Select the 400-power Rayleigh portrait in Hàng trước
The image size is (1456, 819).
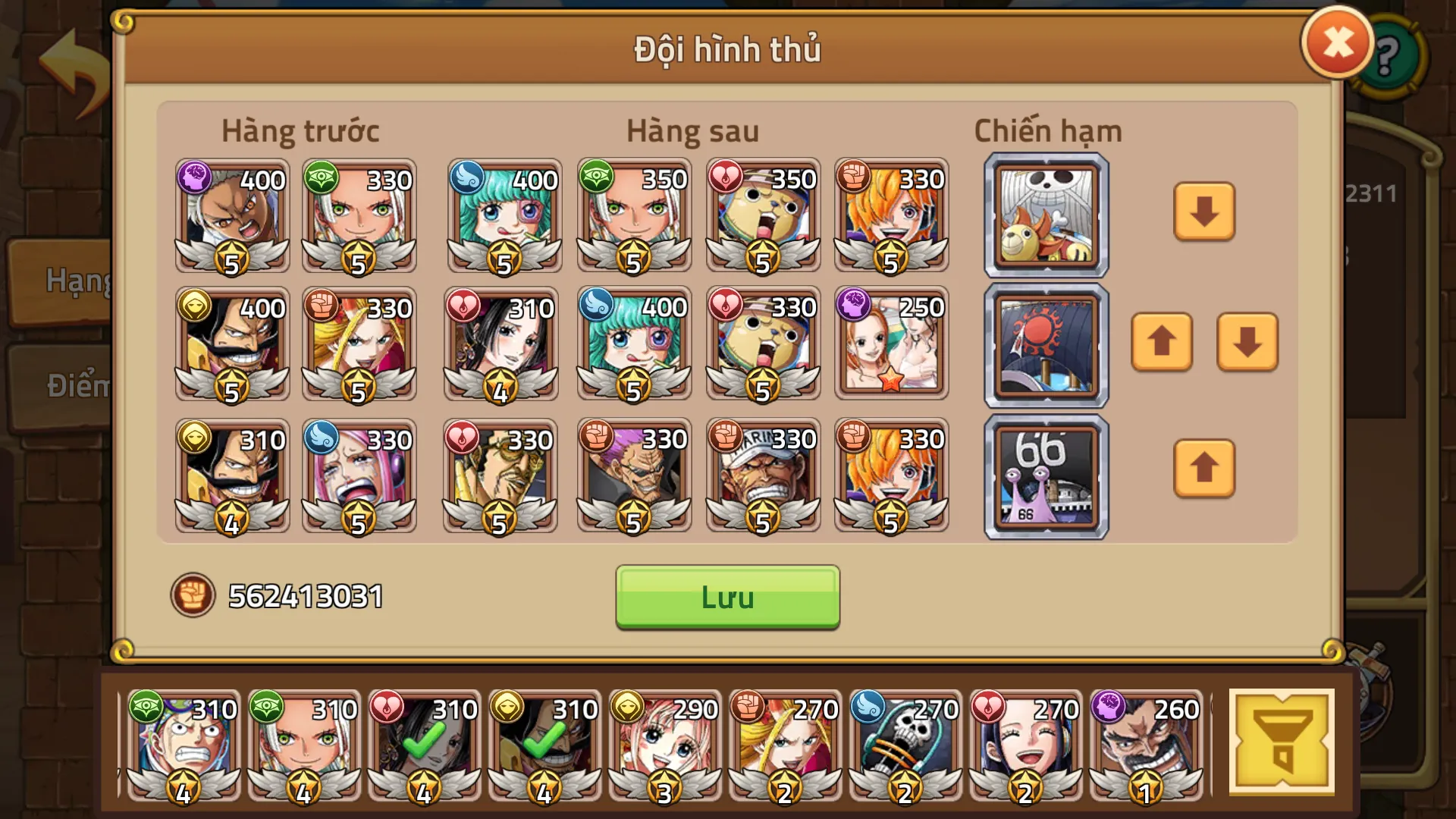point(231,216)
